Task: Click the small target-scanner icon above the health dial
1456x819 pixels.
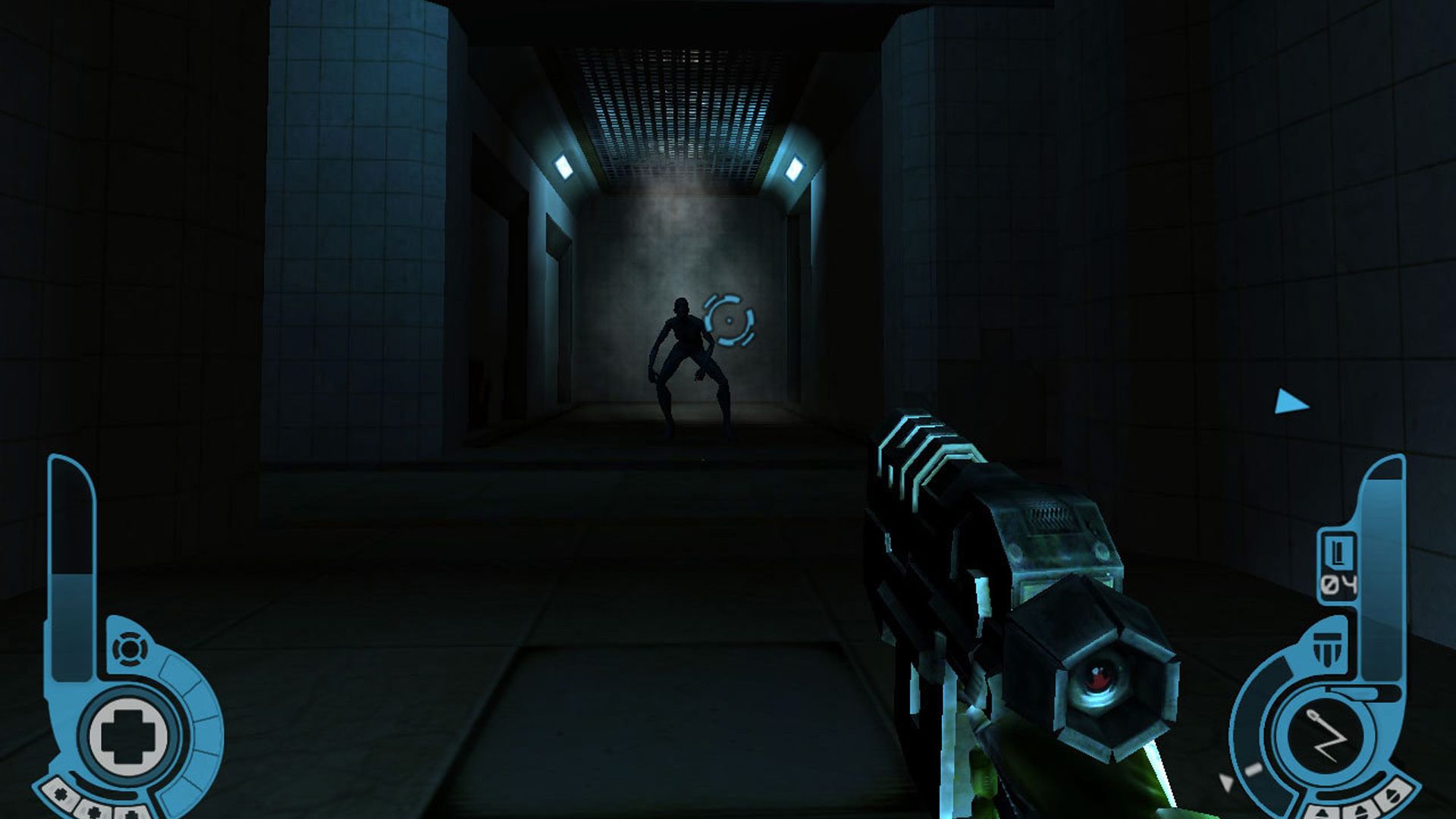Action: pos(130,649)
